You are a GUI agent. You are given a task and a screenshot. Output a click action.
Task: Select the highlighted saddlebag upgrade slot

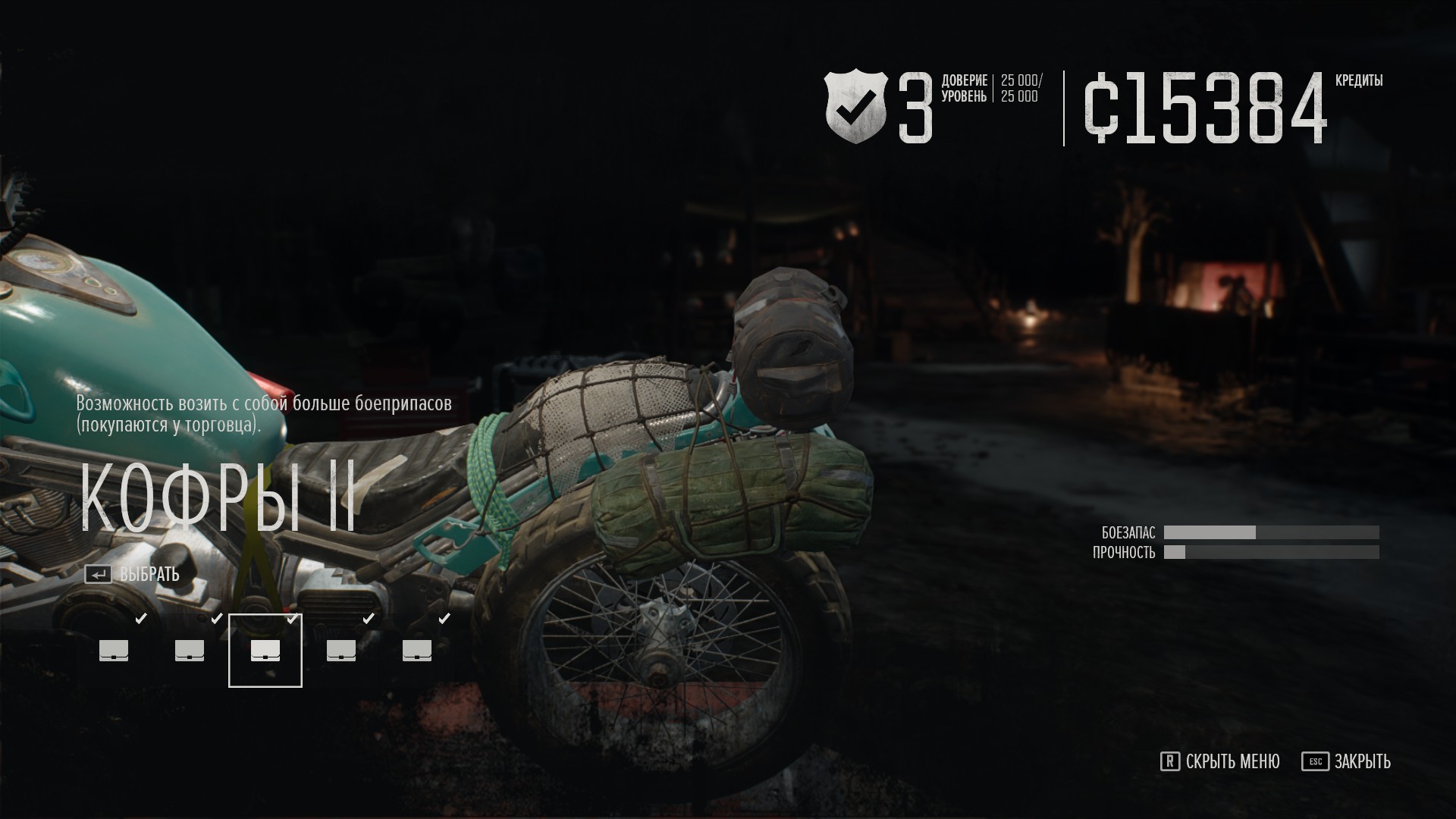(x=265, y=651)
